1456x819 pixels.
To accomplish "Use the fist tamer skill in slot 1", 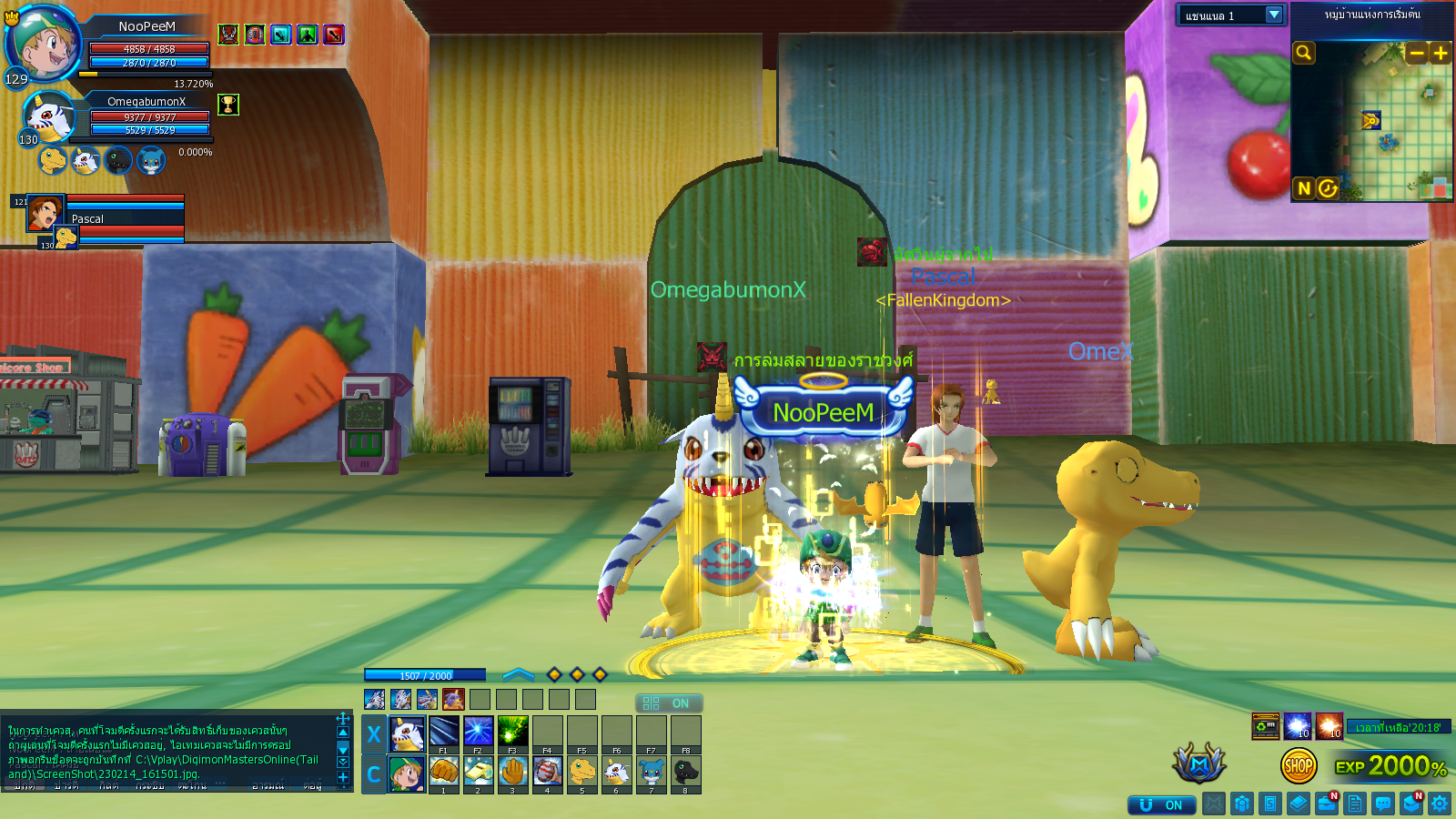I will point(443,772).
